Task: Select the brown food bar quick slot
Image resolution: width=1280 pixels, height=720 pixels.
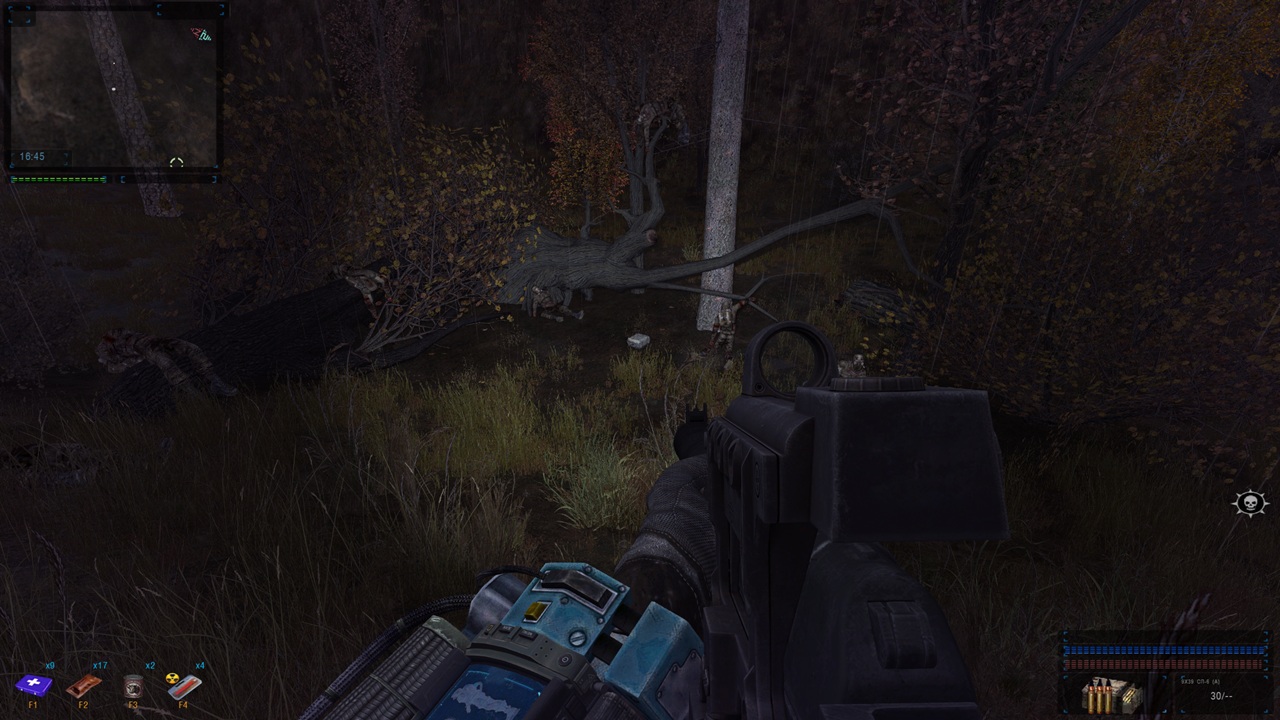Action: click(x=83, y=686)
